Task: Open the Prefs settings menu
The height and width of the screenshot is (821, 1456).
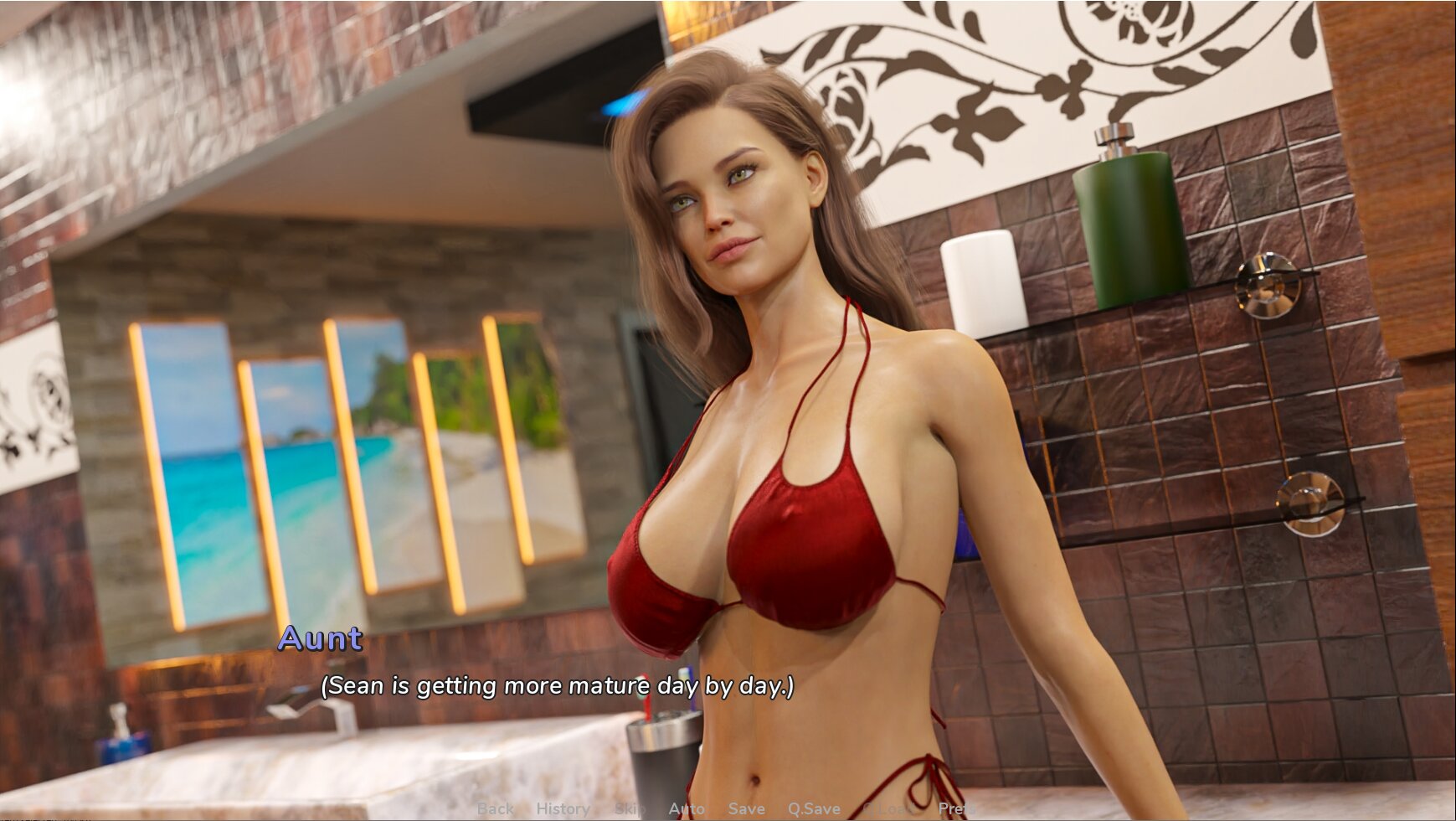Action: click(957, 808)
